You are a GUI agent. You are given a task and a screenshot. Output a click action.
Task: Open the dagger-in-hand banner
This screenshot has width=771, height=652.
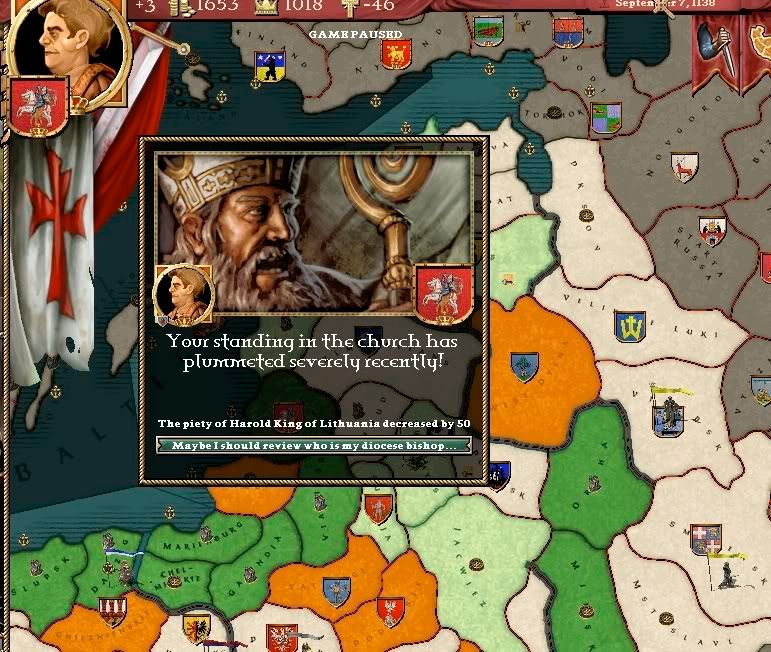click(716, 47)
